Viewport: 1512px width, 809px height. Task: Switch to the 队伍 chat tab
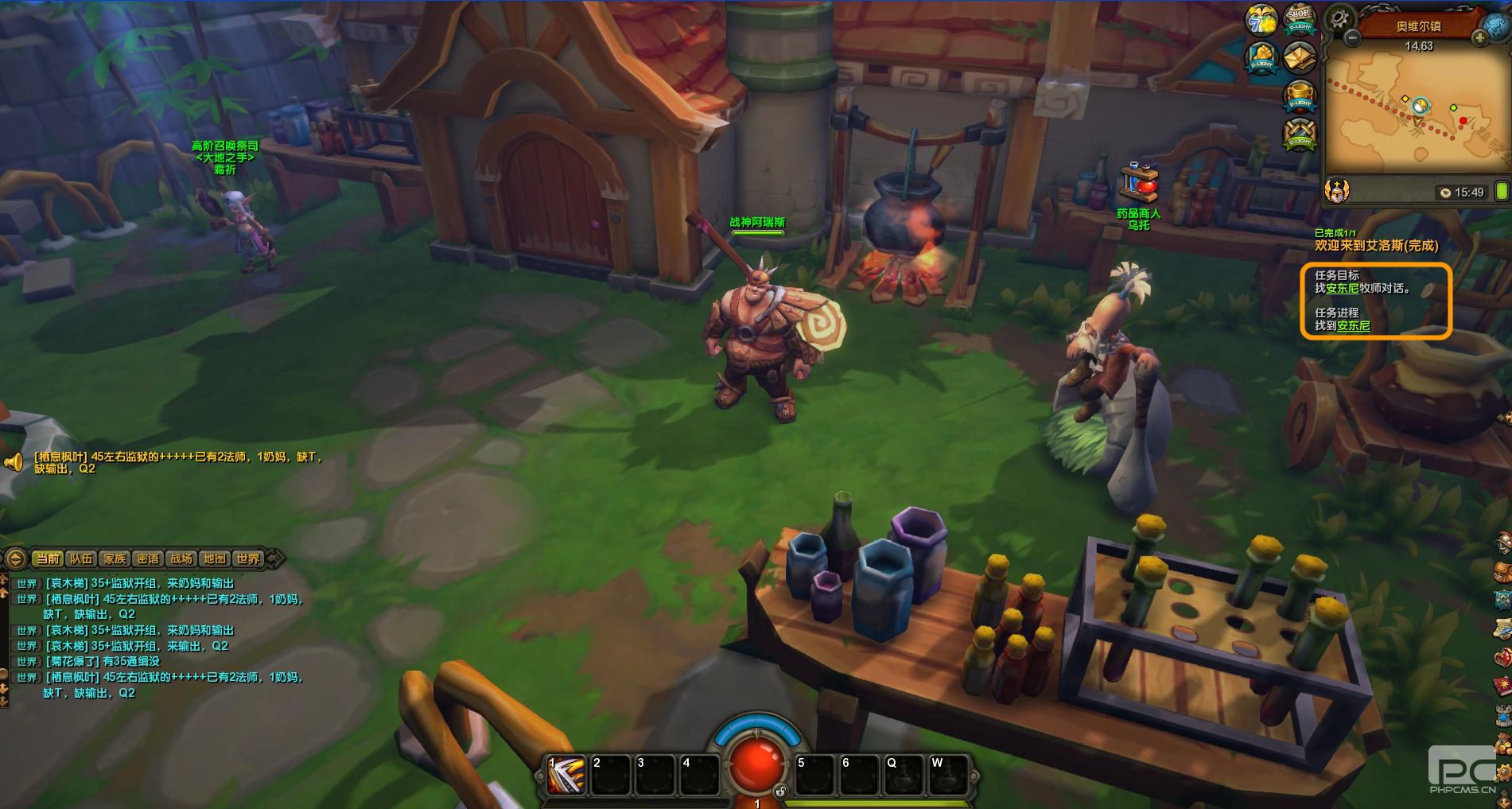click(x=80, y=558)
